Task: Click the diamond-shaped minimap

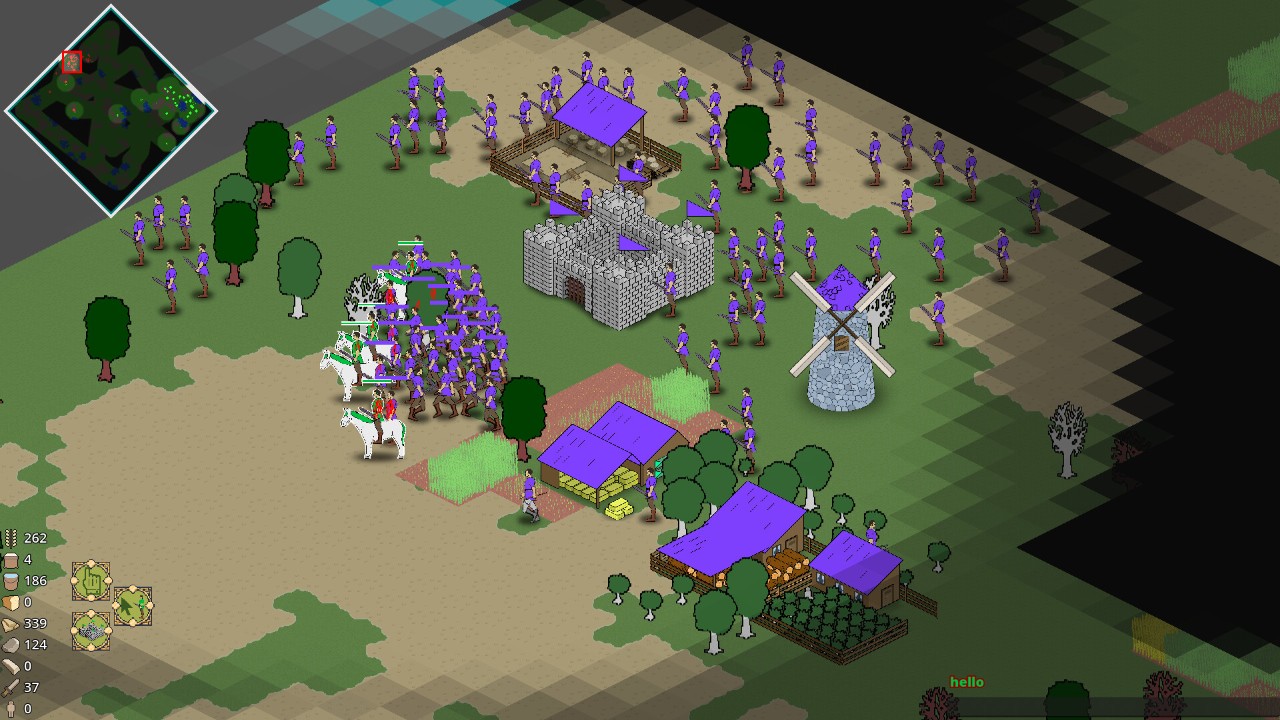Action: (x=110, y=109)
